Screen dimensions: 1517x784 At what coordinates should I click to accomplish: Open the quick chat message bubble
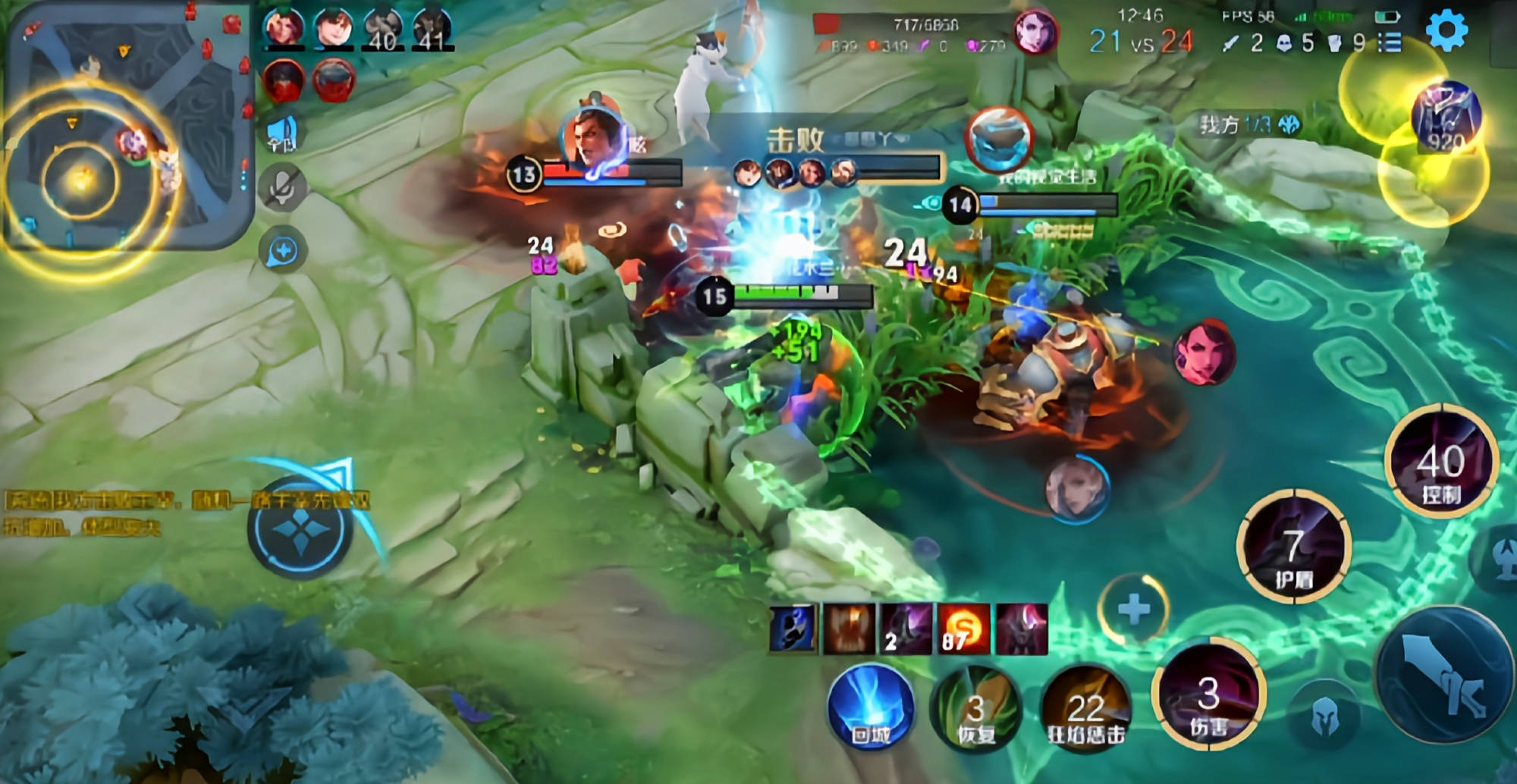pos(282,251)
